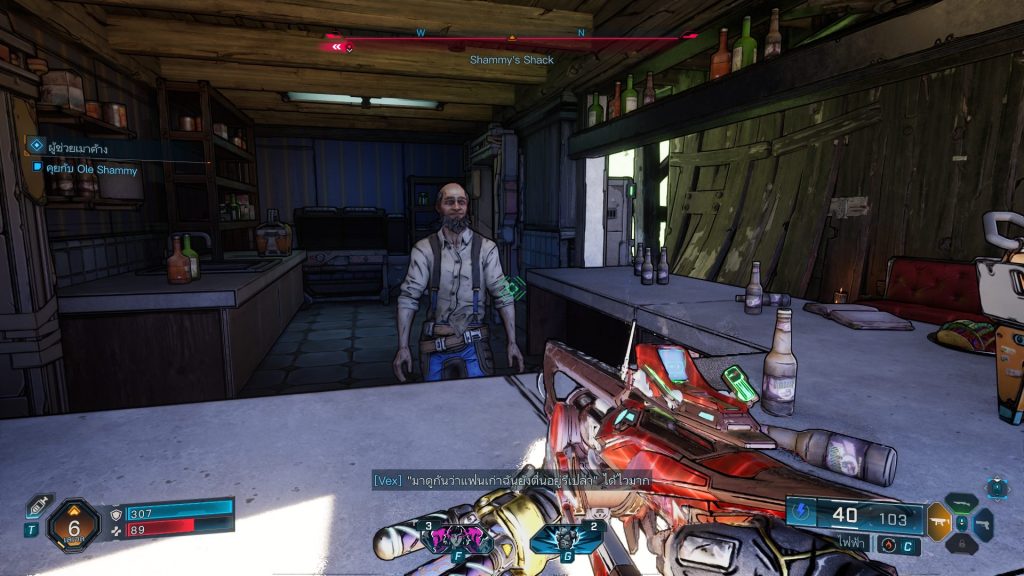Click the fire element swap icon
The height and width of the screenshot is (576, 1024).
(887, 545)
